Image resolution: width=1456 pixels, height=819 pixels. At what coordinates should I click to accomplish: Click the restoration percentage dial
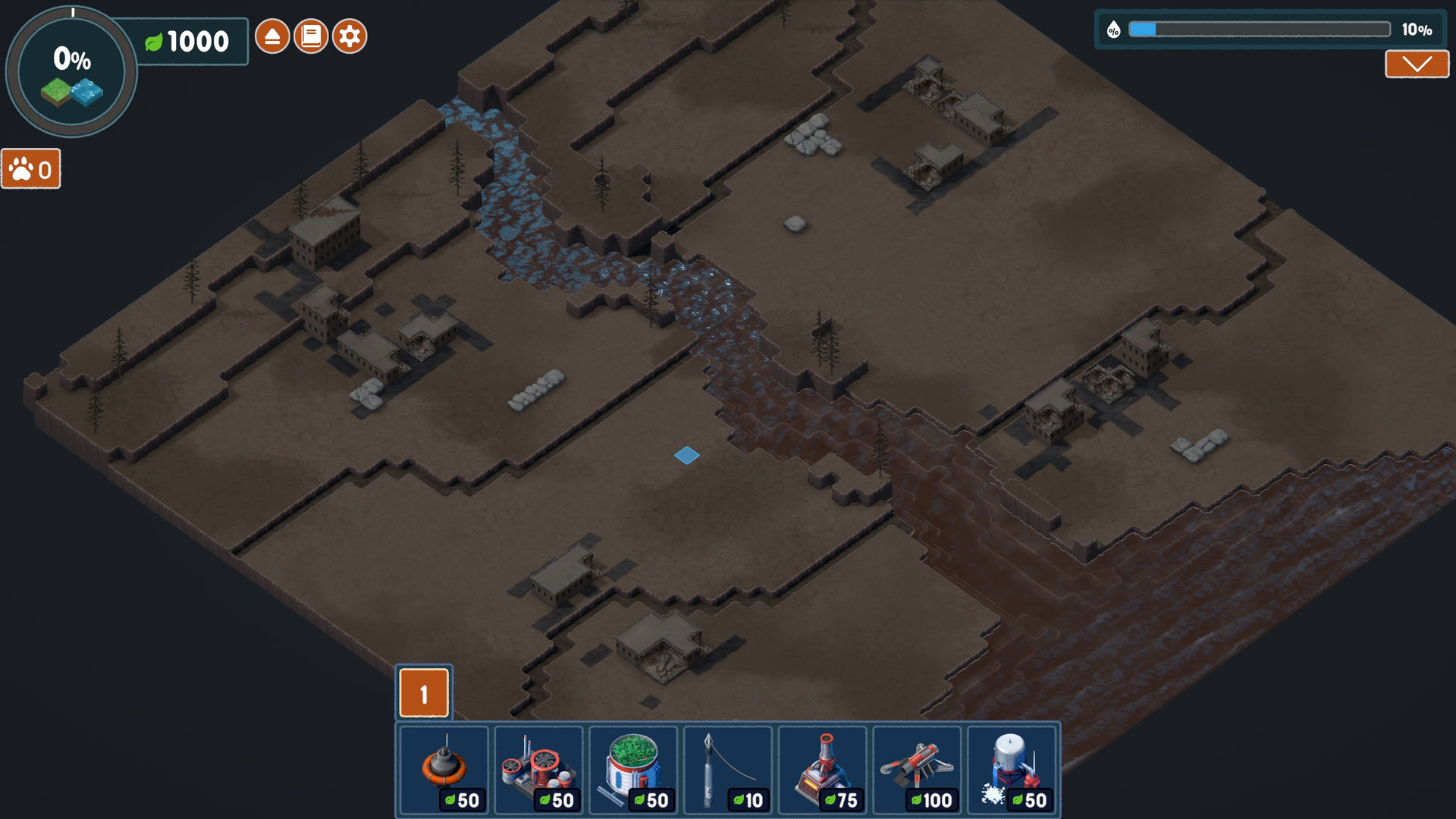point(71,72)
